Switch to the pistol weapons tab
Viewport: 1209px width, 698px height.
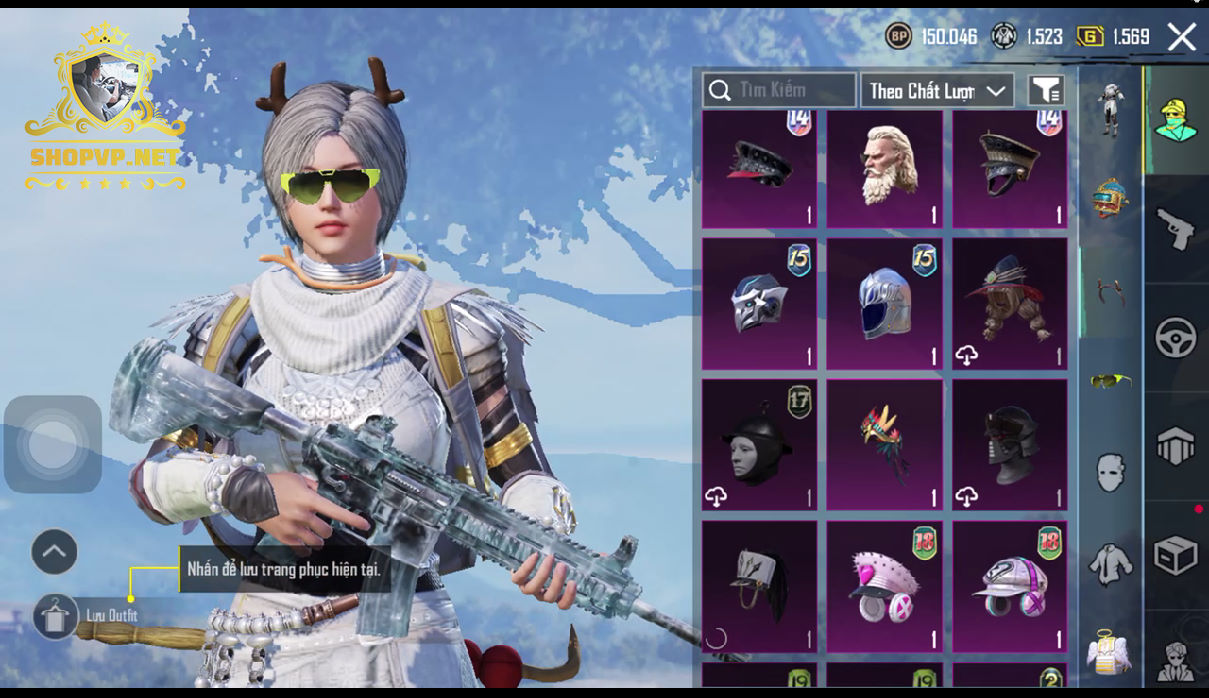pyautogui.click(x=1176, y=229)
